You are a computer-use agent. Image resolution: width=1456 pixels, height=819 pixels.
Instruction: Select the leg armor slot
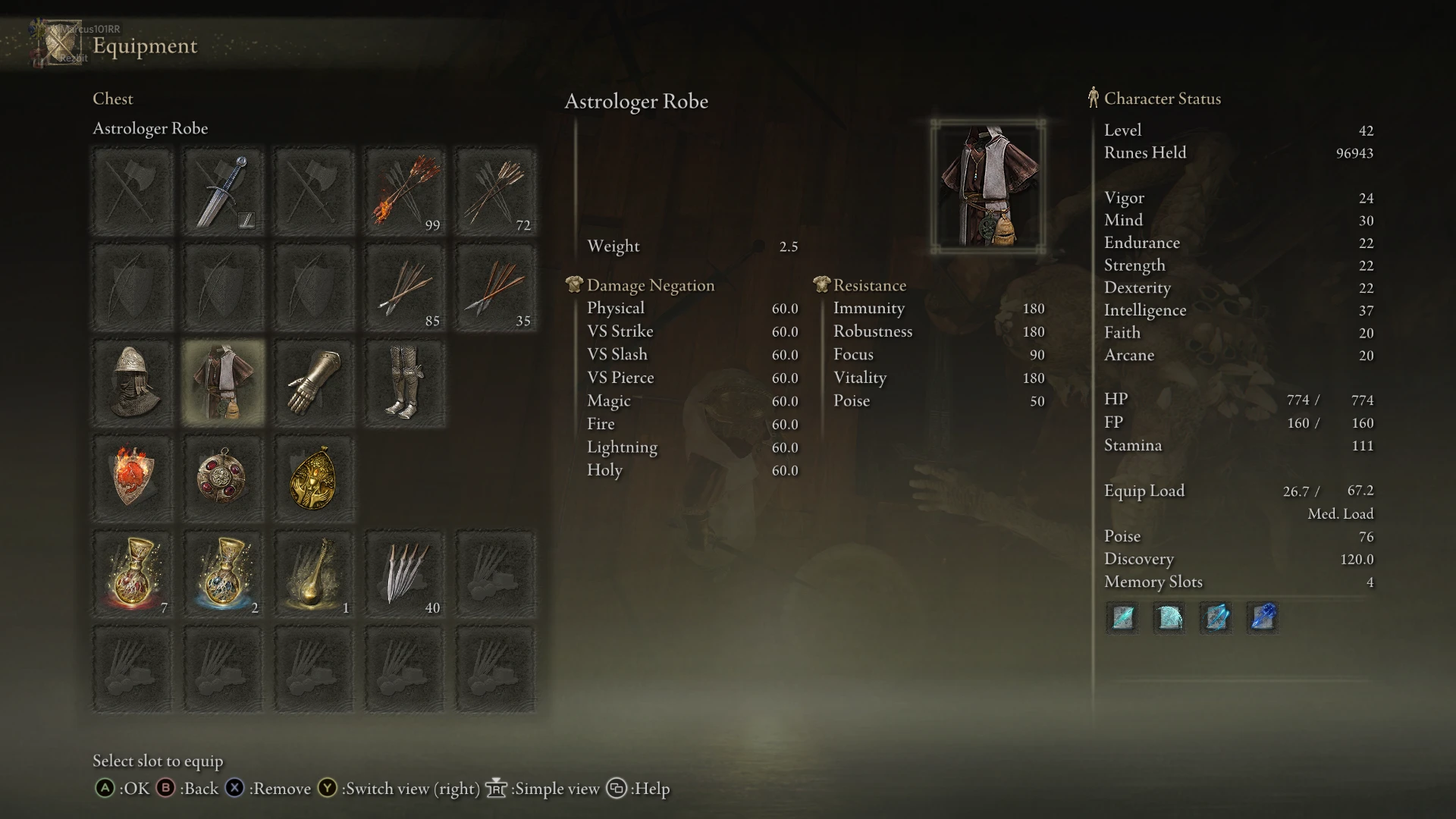click(405, 383)
